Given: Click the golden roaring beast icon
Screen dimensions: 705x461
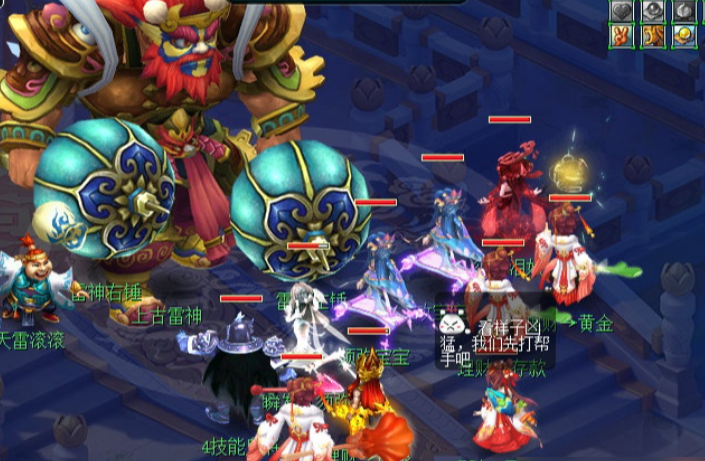Looking at the screenshot, I should tap(652, 37).
